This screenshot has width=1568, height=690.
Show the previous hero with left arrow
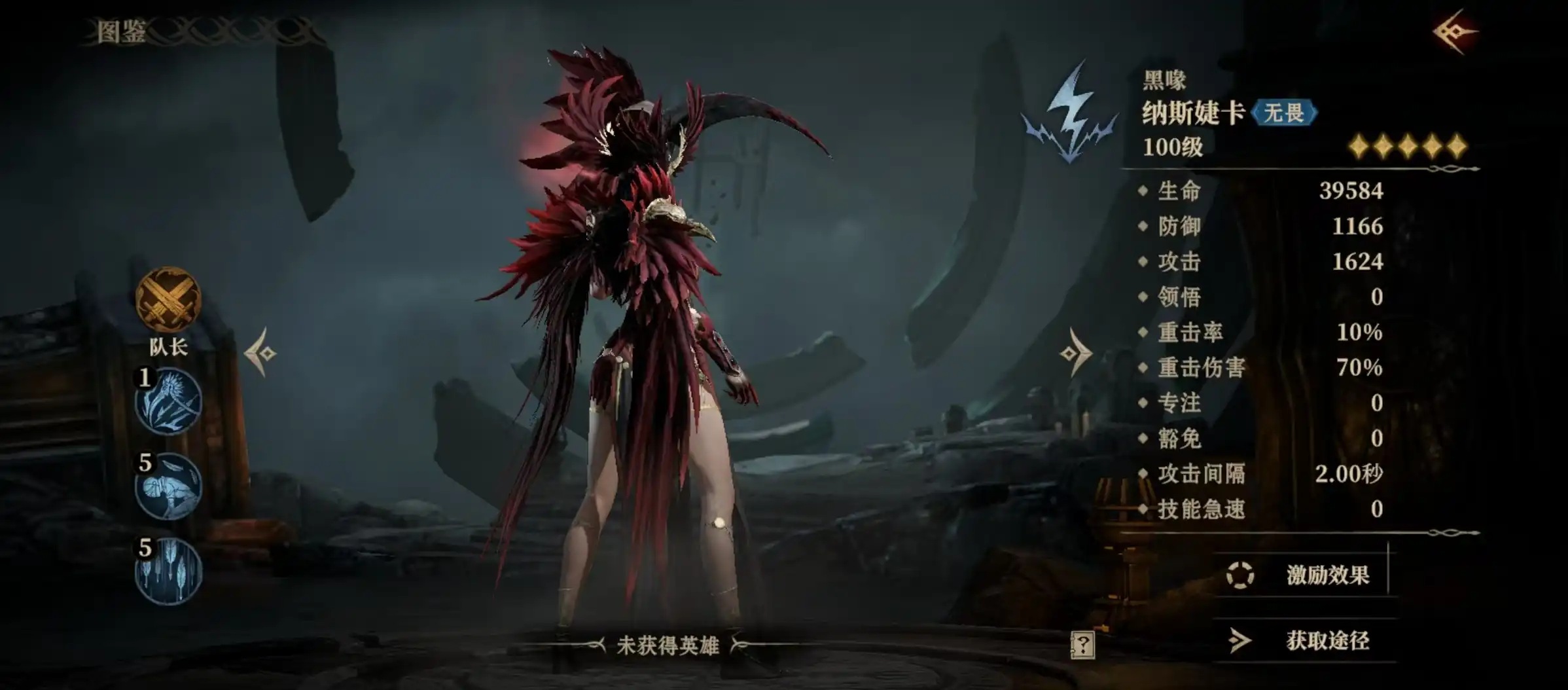click(x=261, y=353)
